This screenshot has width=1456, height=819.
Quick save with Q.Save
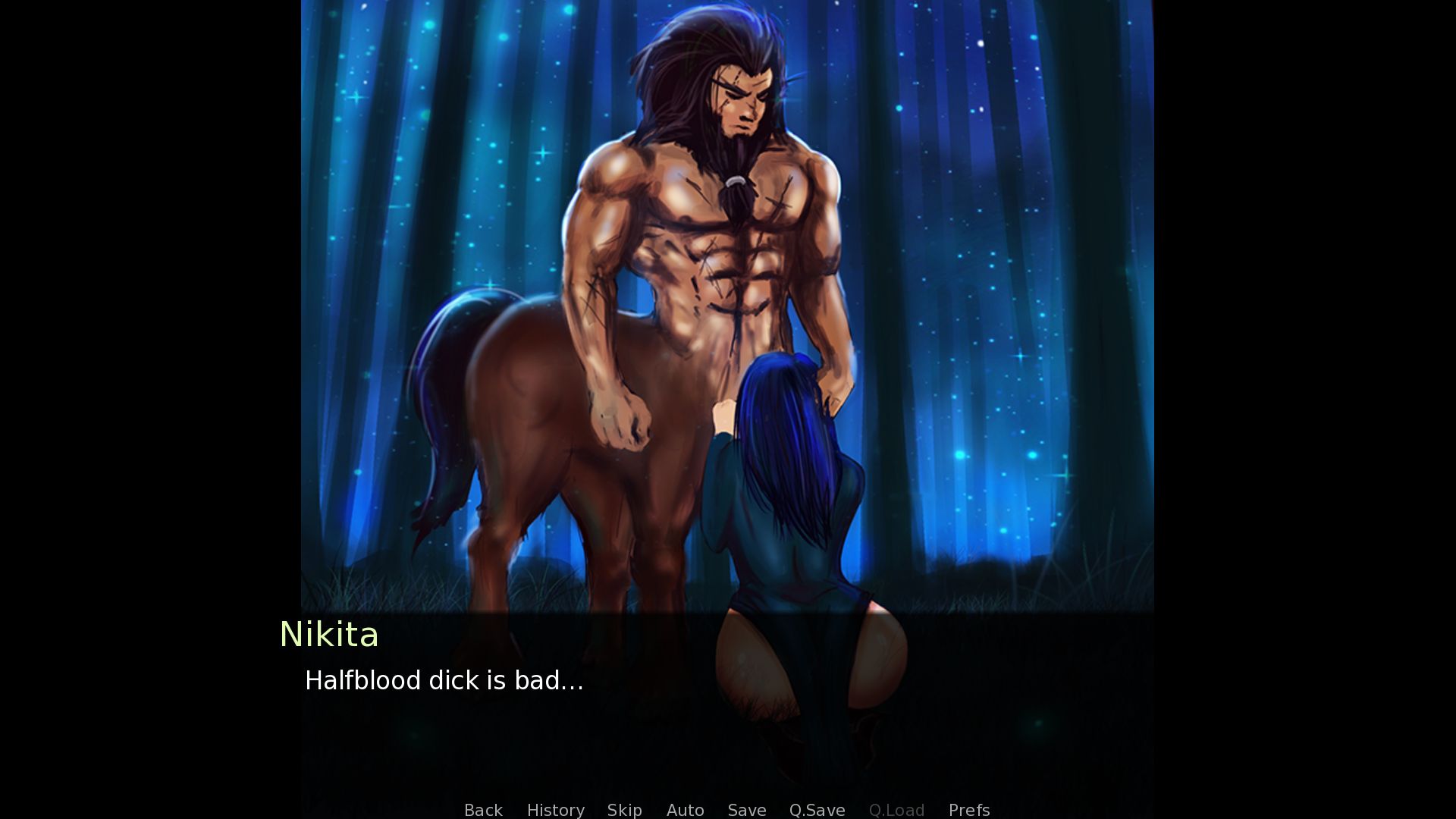pos(817,810)
